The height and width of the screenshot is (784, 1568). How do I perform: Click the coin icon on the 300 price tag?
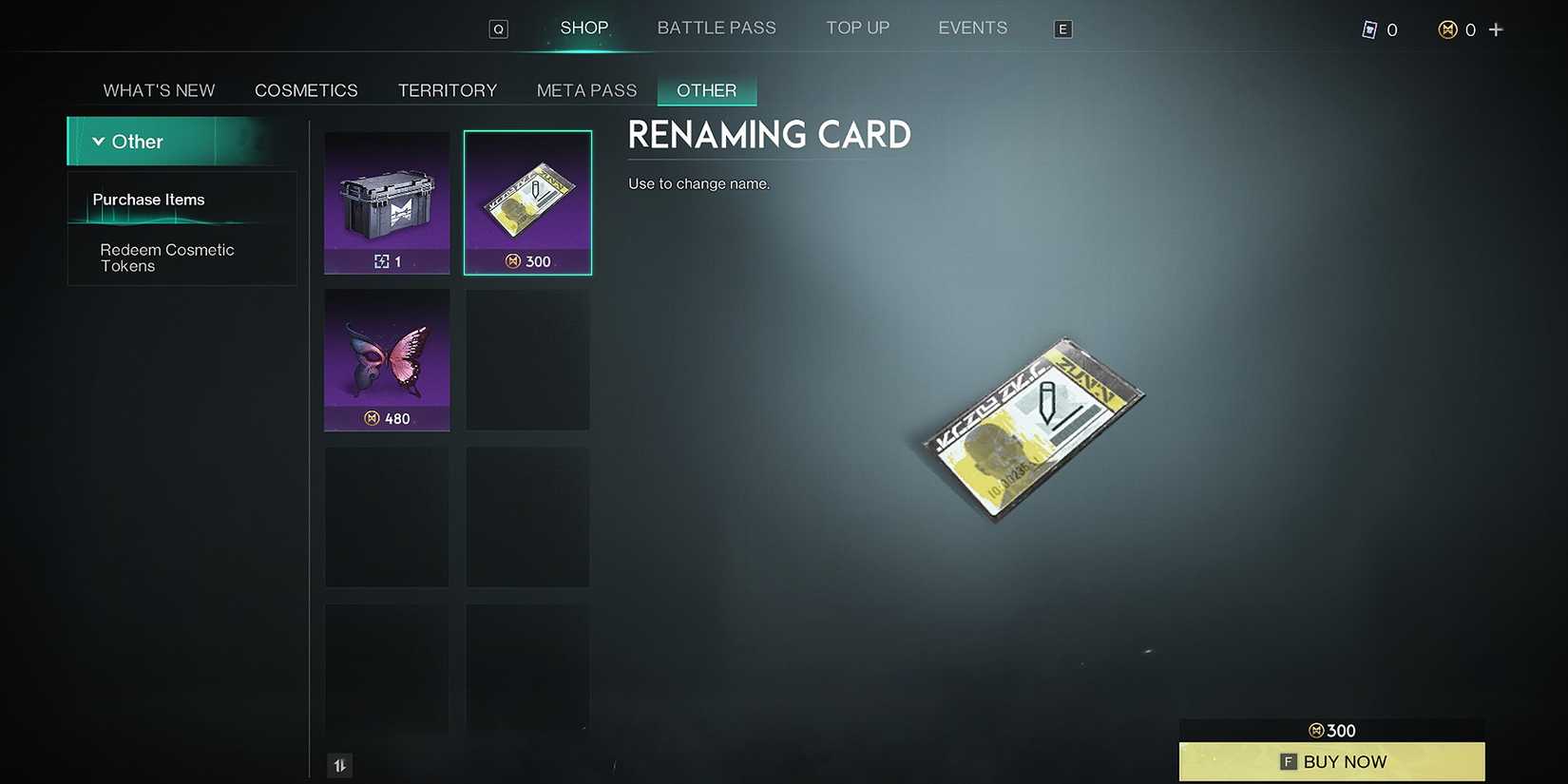(1316, 730)
